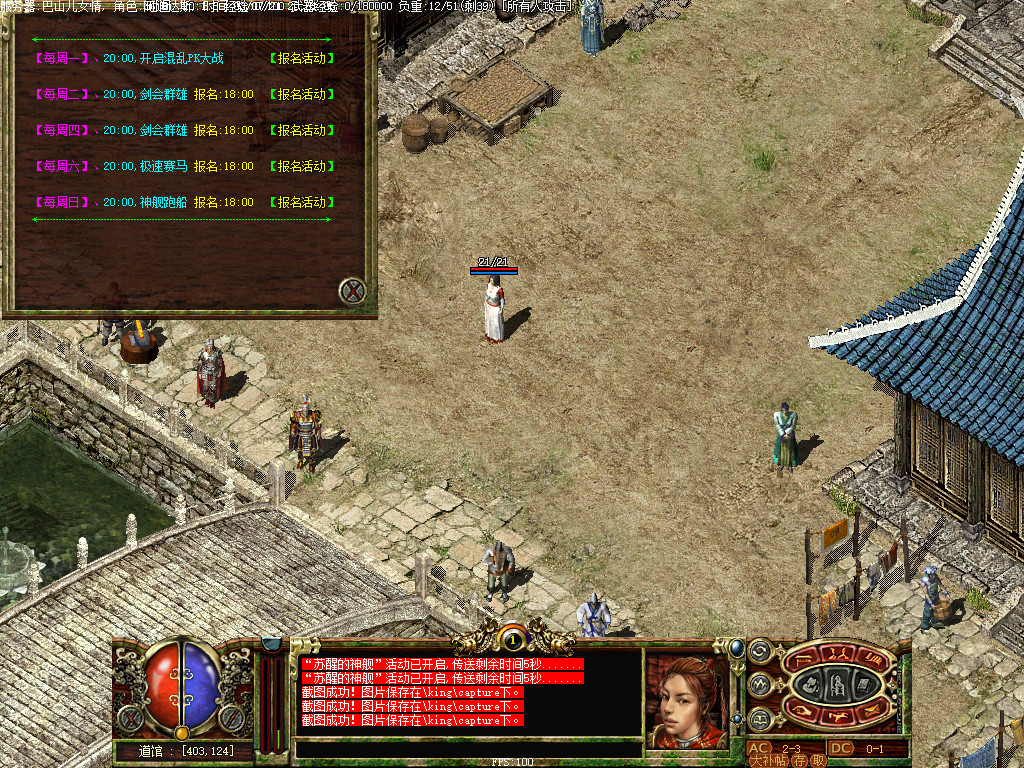Open the character figure icon

(836, 685)
